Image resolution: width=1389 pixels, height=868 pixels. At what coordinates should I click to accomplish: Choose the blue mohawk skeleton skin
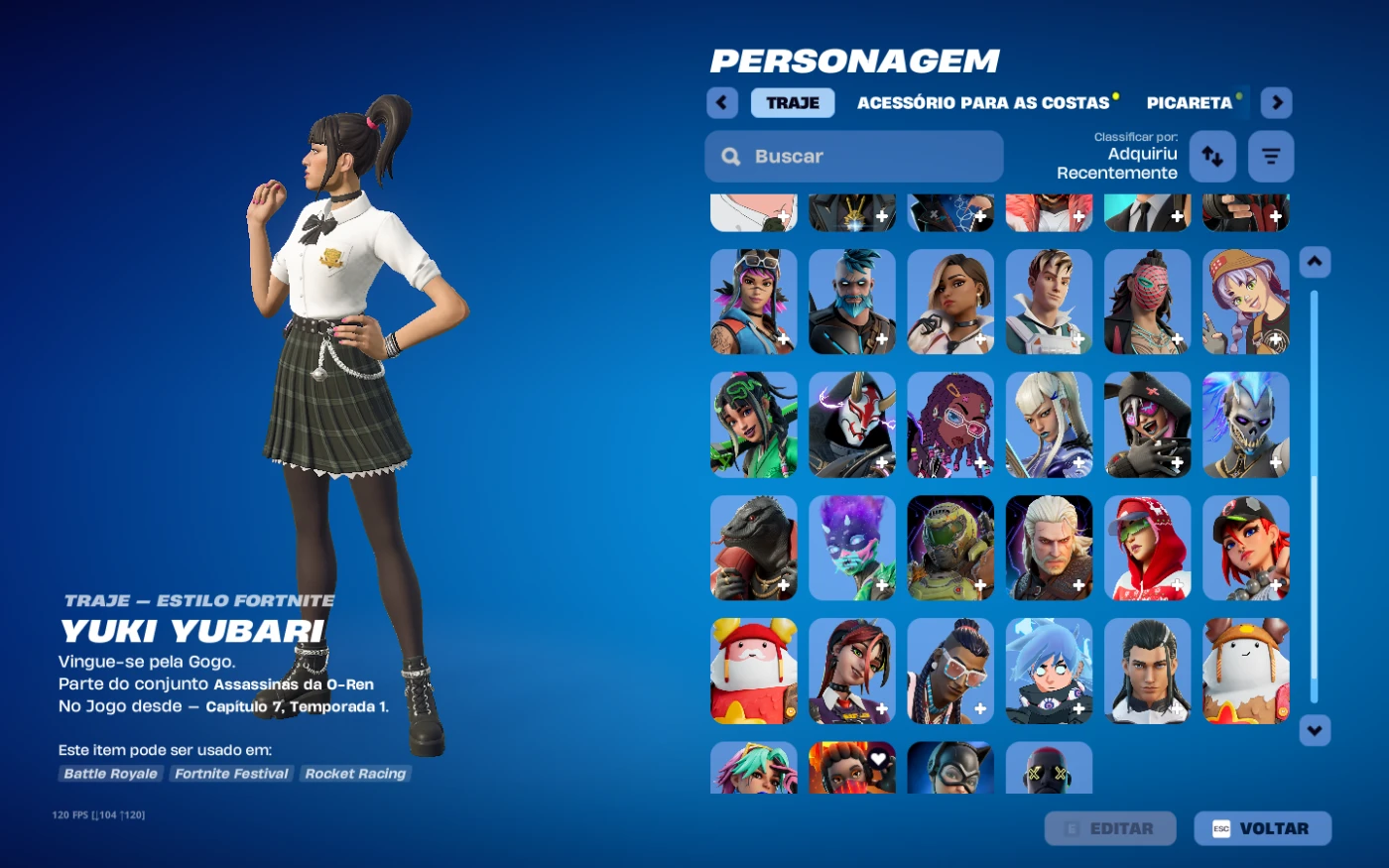click(1246, 426)
